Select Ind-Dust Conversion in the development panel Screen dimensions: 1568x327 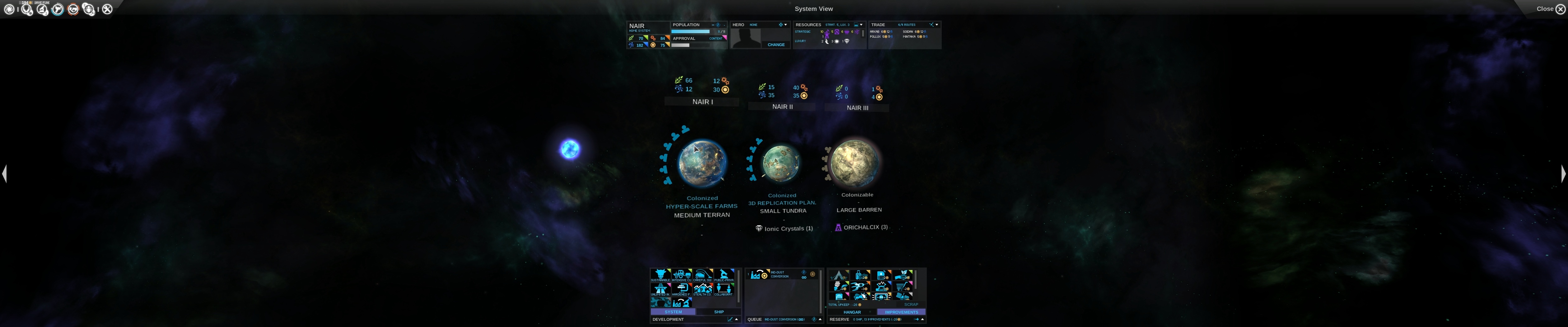tap(682, 302)
